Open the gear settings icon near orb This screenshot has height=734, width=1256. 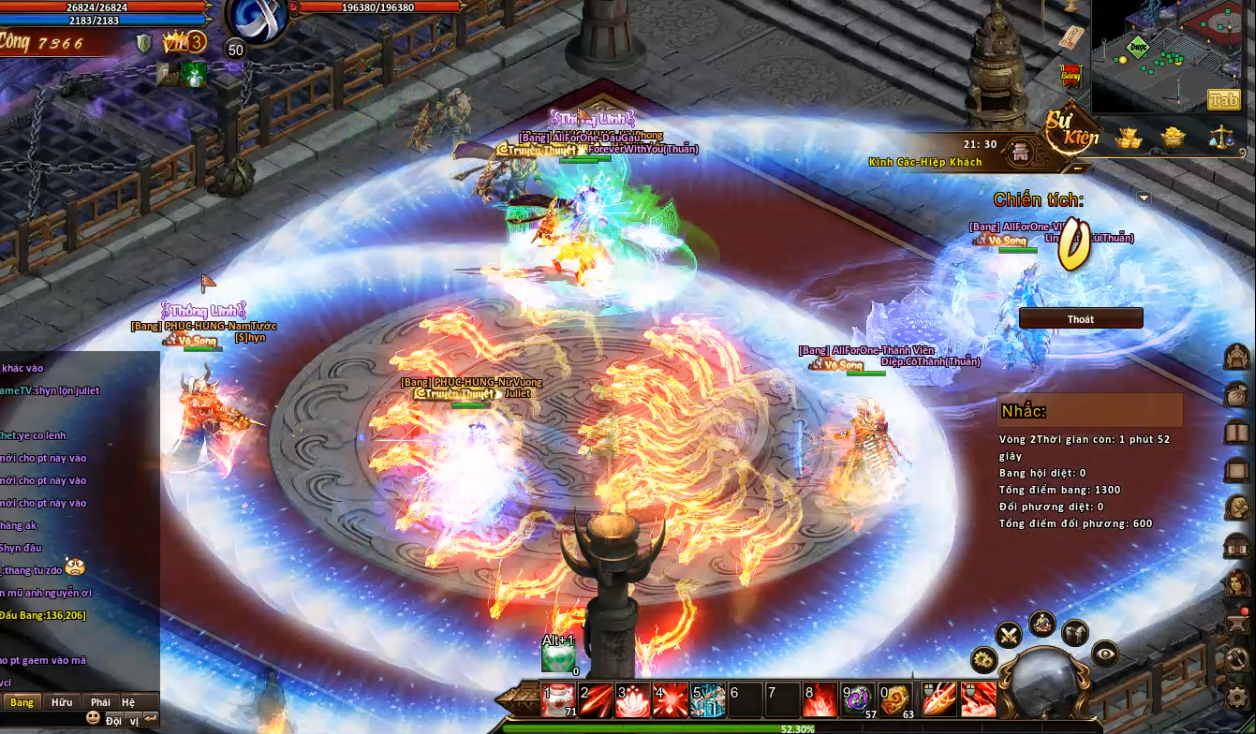pos(984,660)
